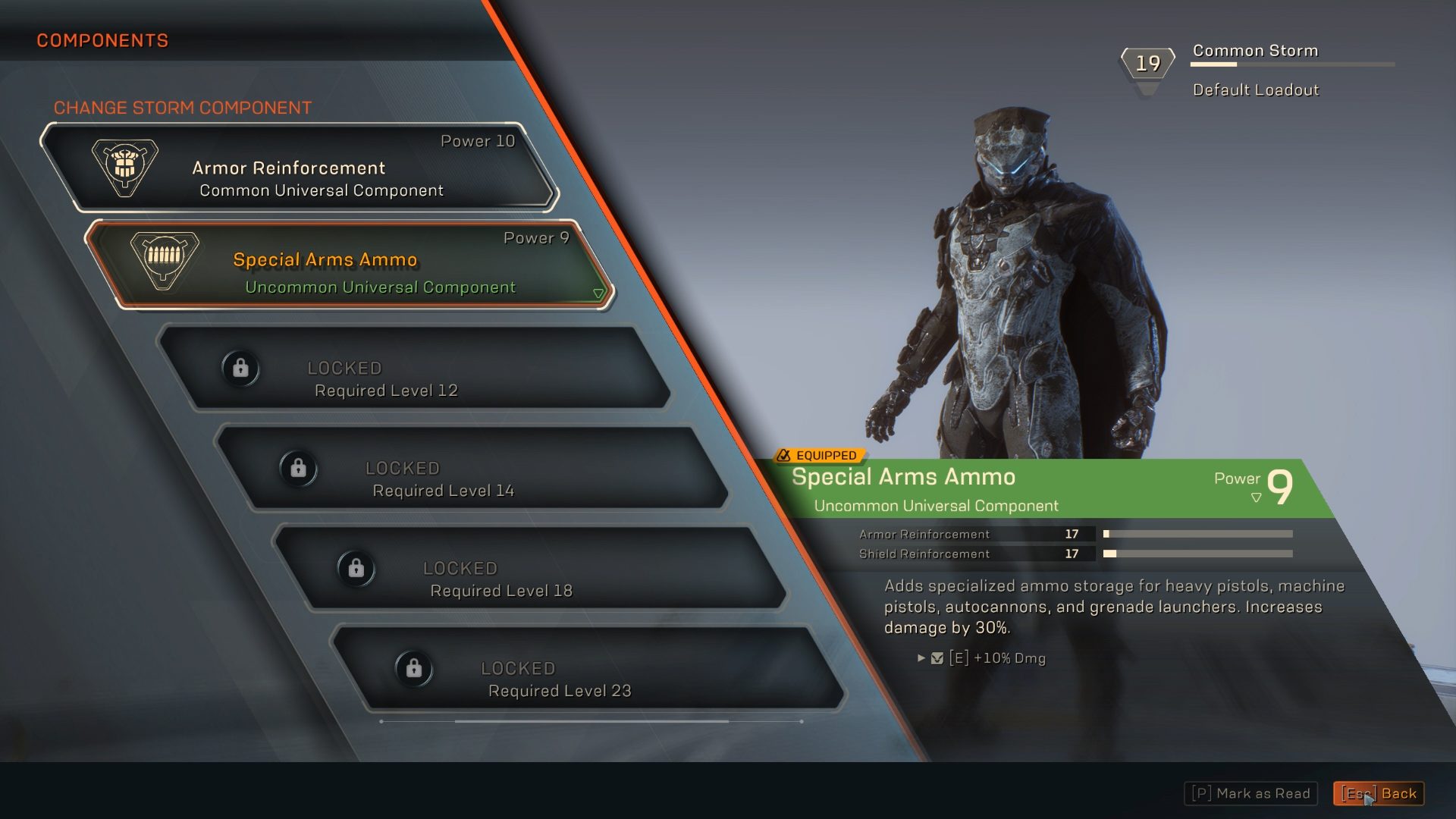
Task: Expand the perk arrow before +10% Dmg
Action: click(920, 658)
